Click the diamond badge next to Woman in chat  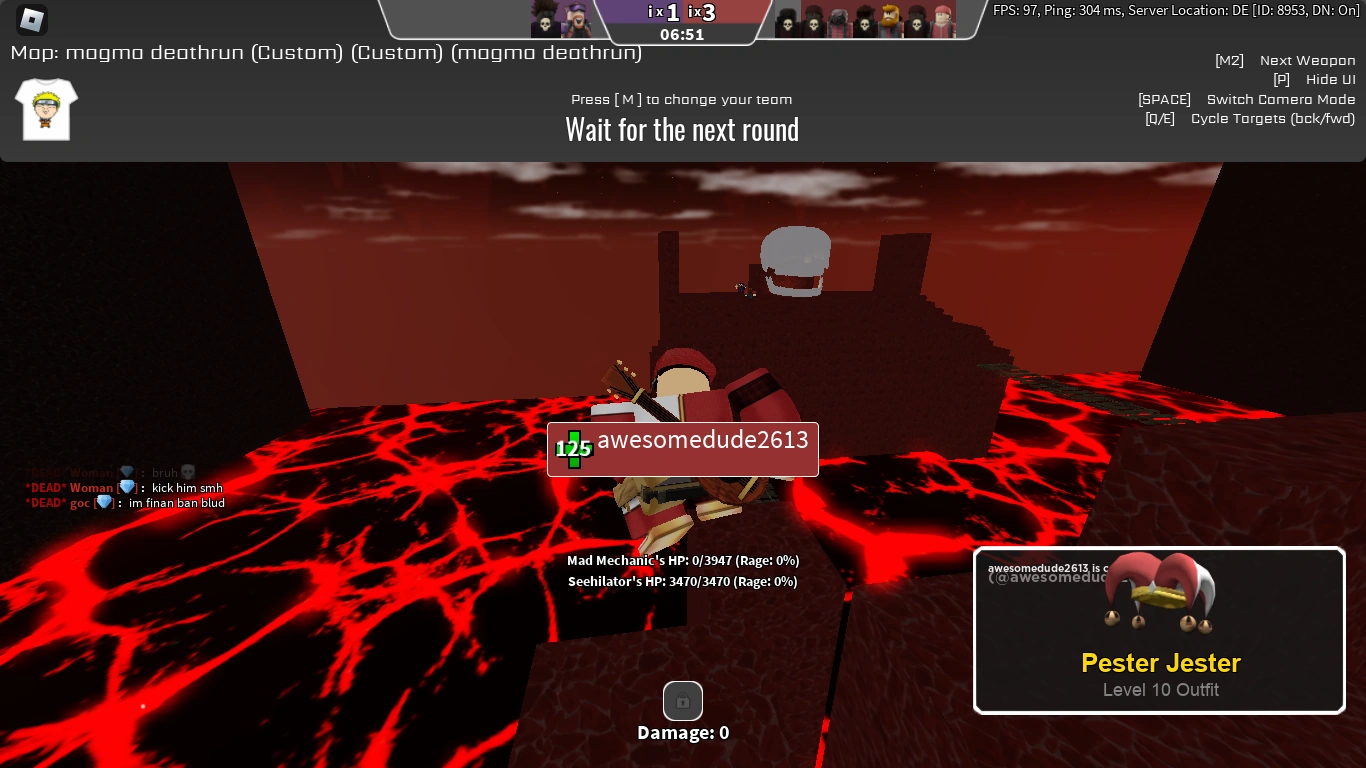tap(126, 487)
